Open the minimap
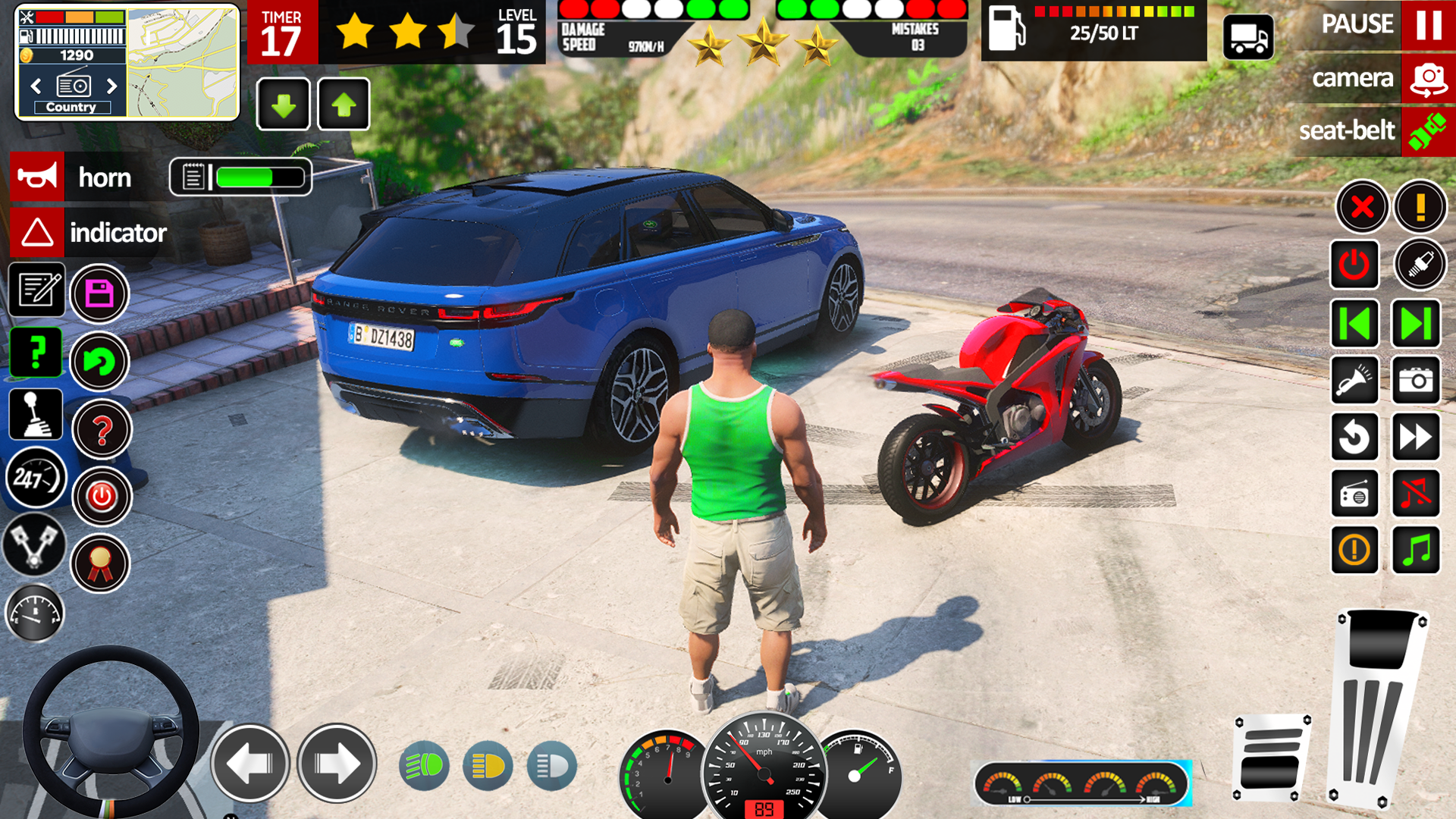 coord(182,63)
